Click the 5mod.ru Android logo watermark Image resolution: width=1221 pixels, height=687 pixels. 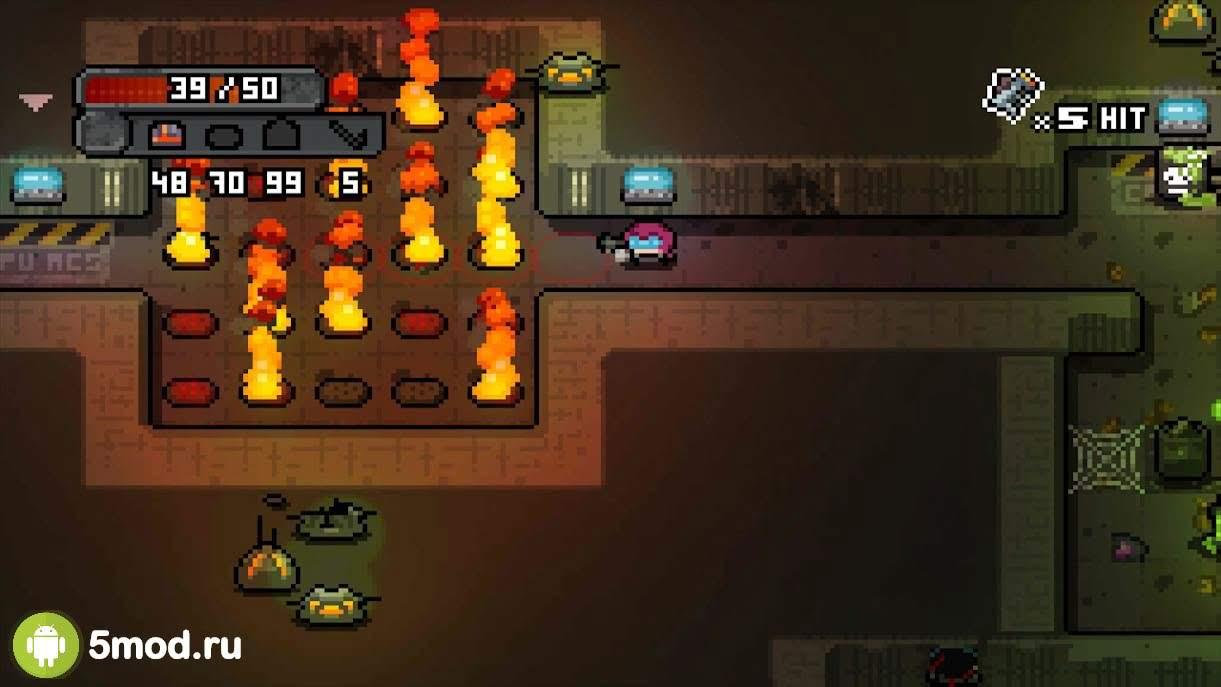[46, 645]
